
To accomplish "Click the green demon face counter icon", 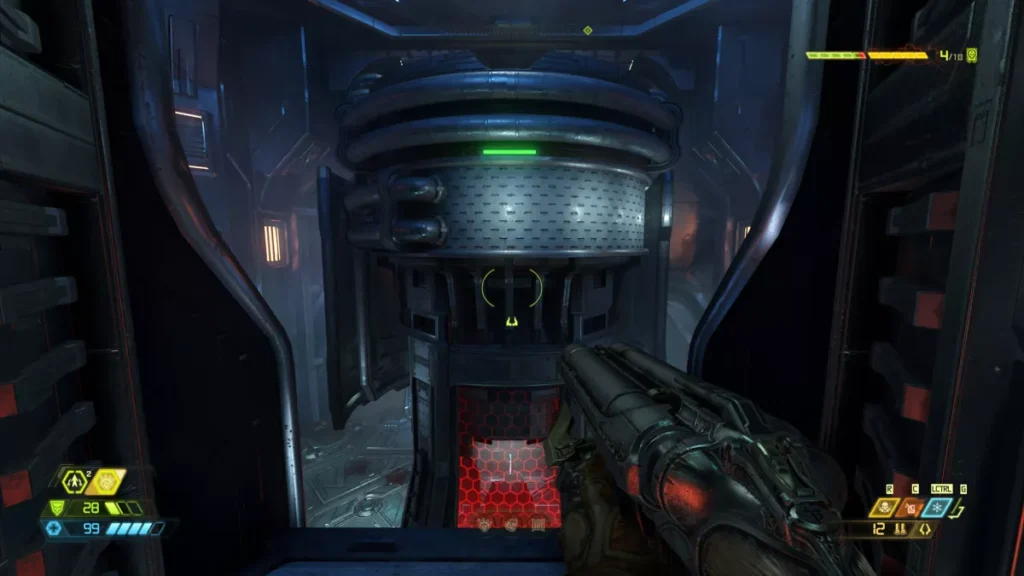I will (971, 55).
